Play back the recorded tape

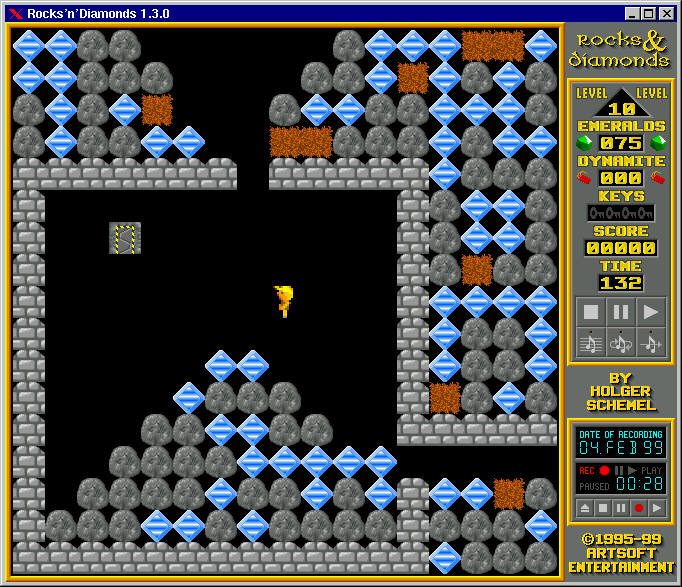click(x=656, y=507)
